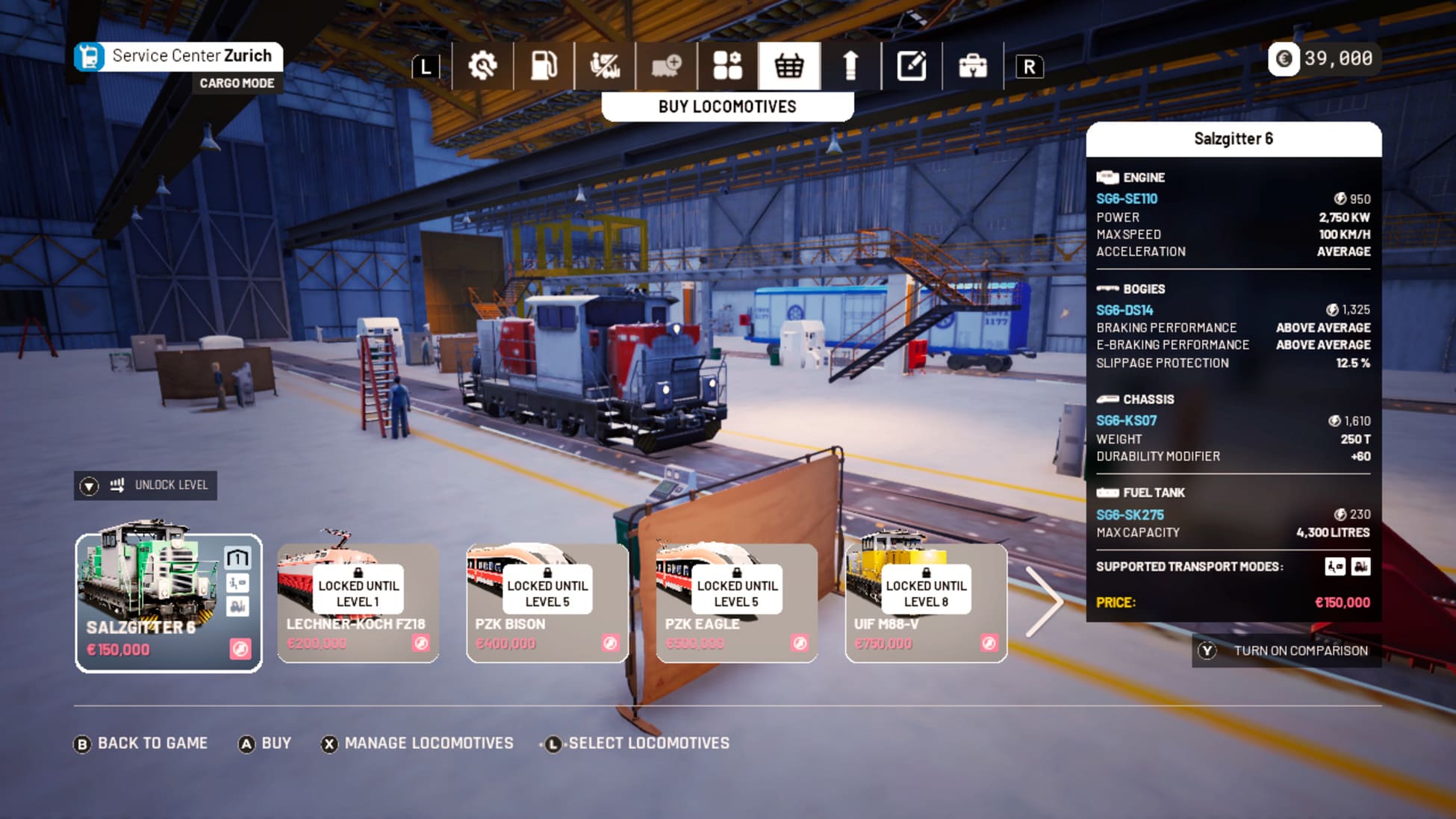The width and height of the screenshot is (1456, 819).
Task: Toggle the passenger transport mode on Salzgitter card
Action: 237,583
